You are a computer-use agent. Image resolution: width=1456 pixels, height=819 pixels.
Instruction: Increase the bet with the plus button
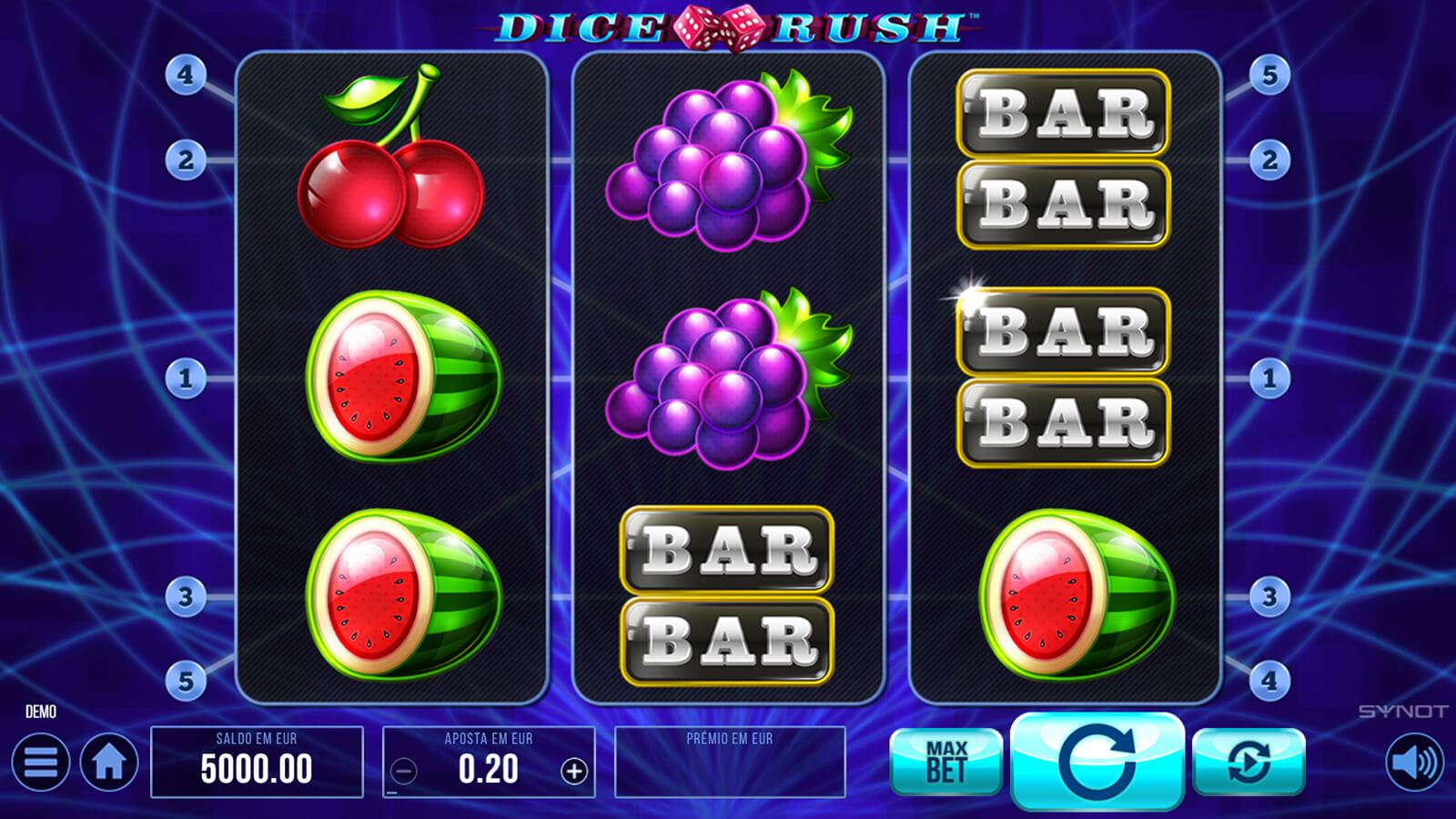(573, 772)
